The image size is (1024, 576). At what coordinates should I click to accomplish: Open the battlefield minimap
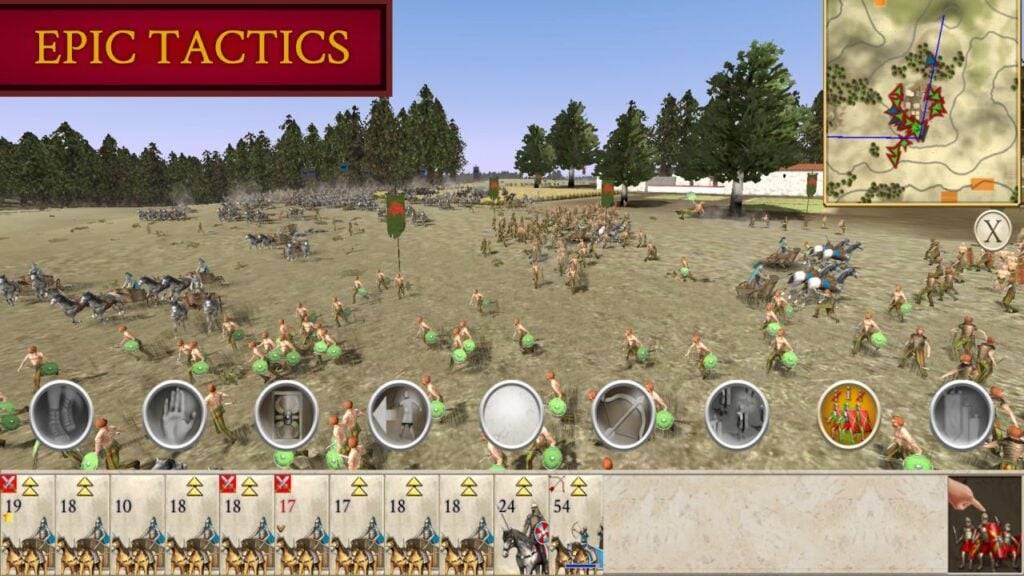point(922,102)
